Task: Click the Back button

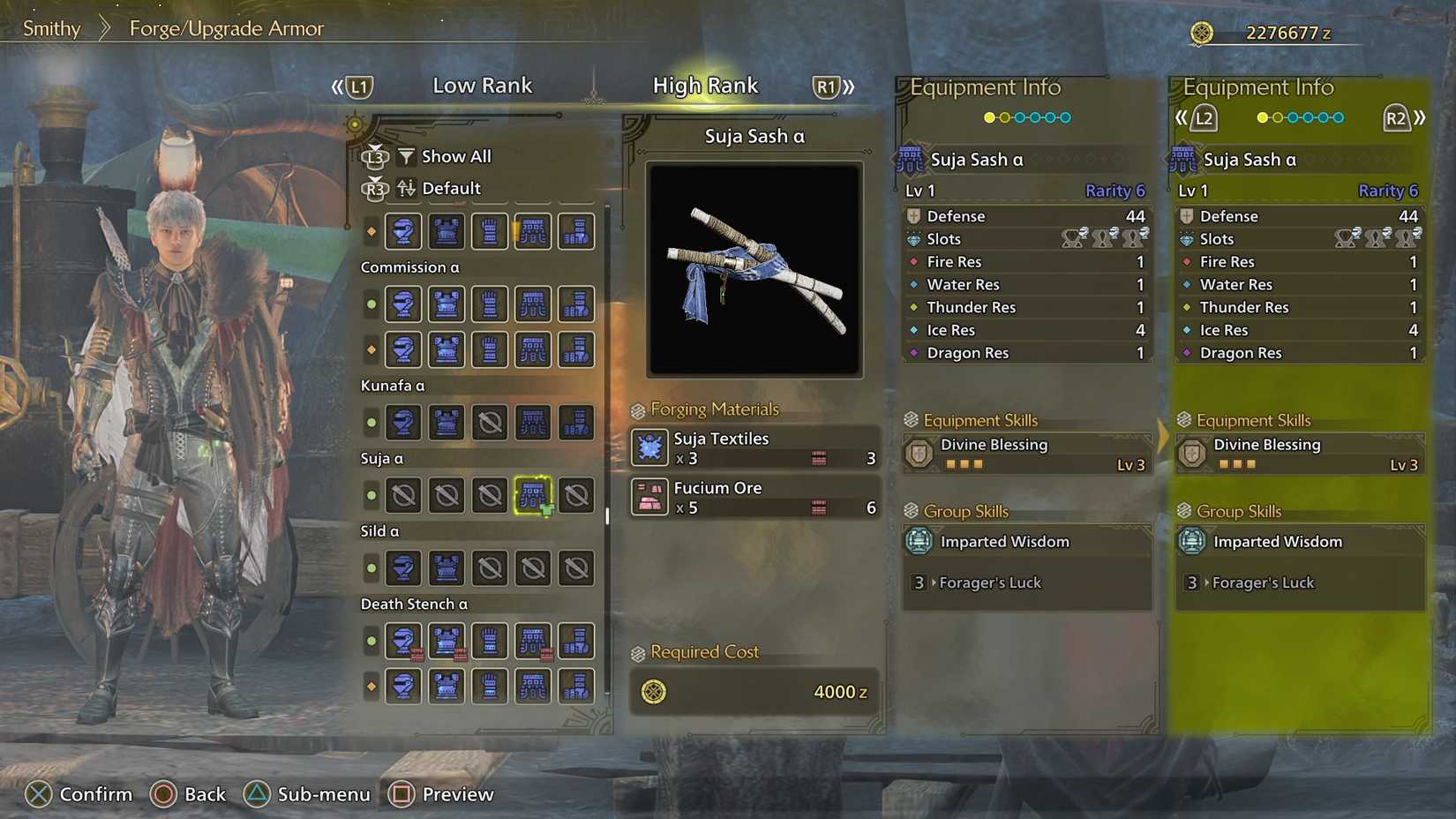Action: pyautogui.click(x=189, y=793)
